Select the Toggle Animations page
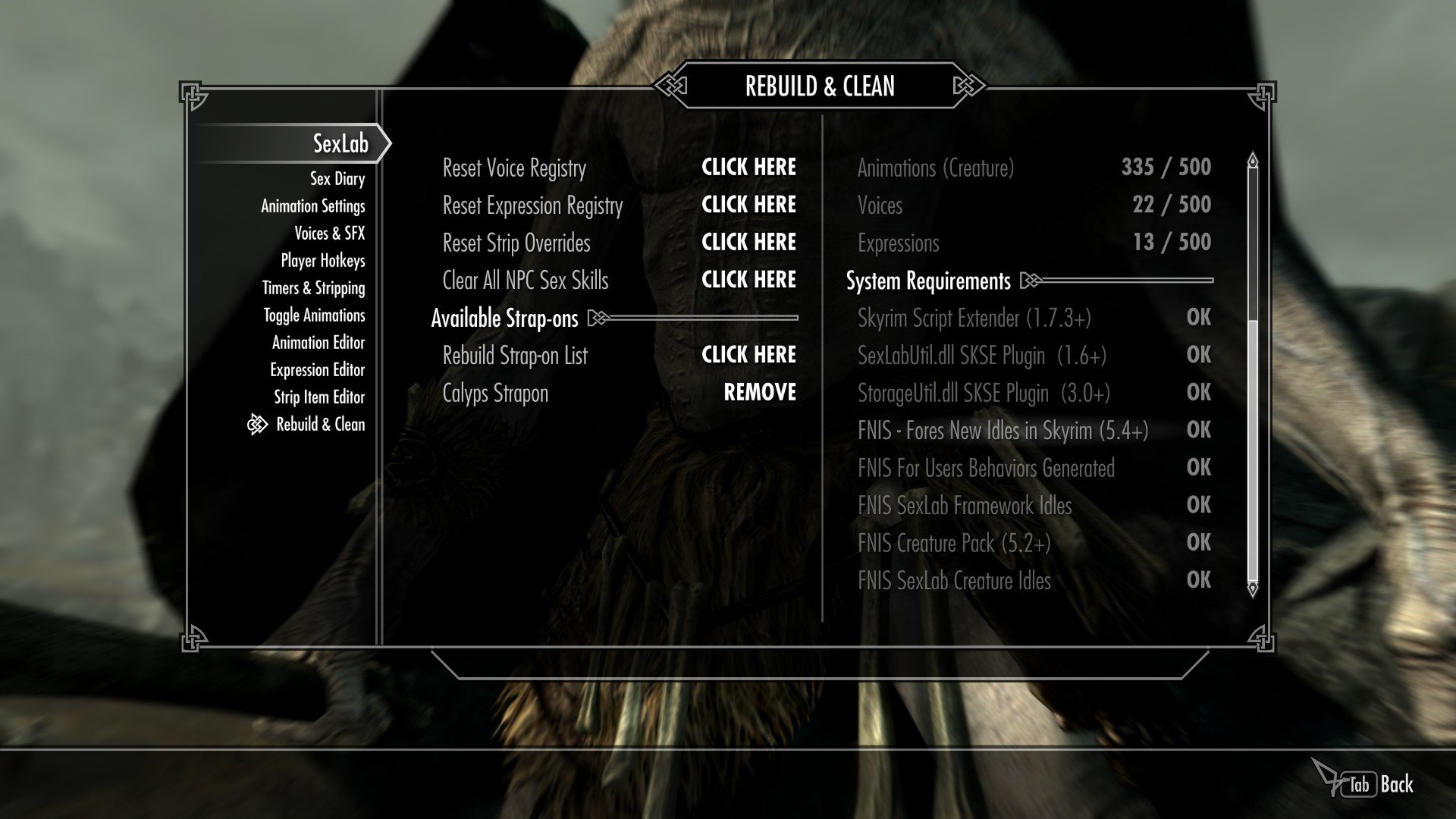The image size is (1456, 819). tap(314, 315)
